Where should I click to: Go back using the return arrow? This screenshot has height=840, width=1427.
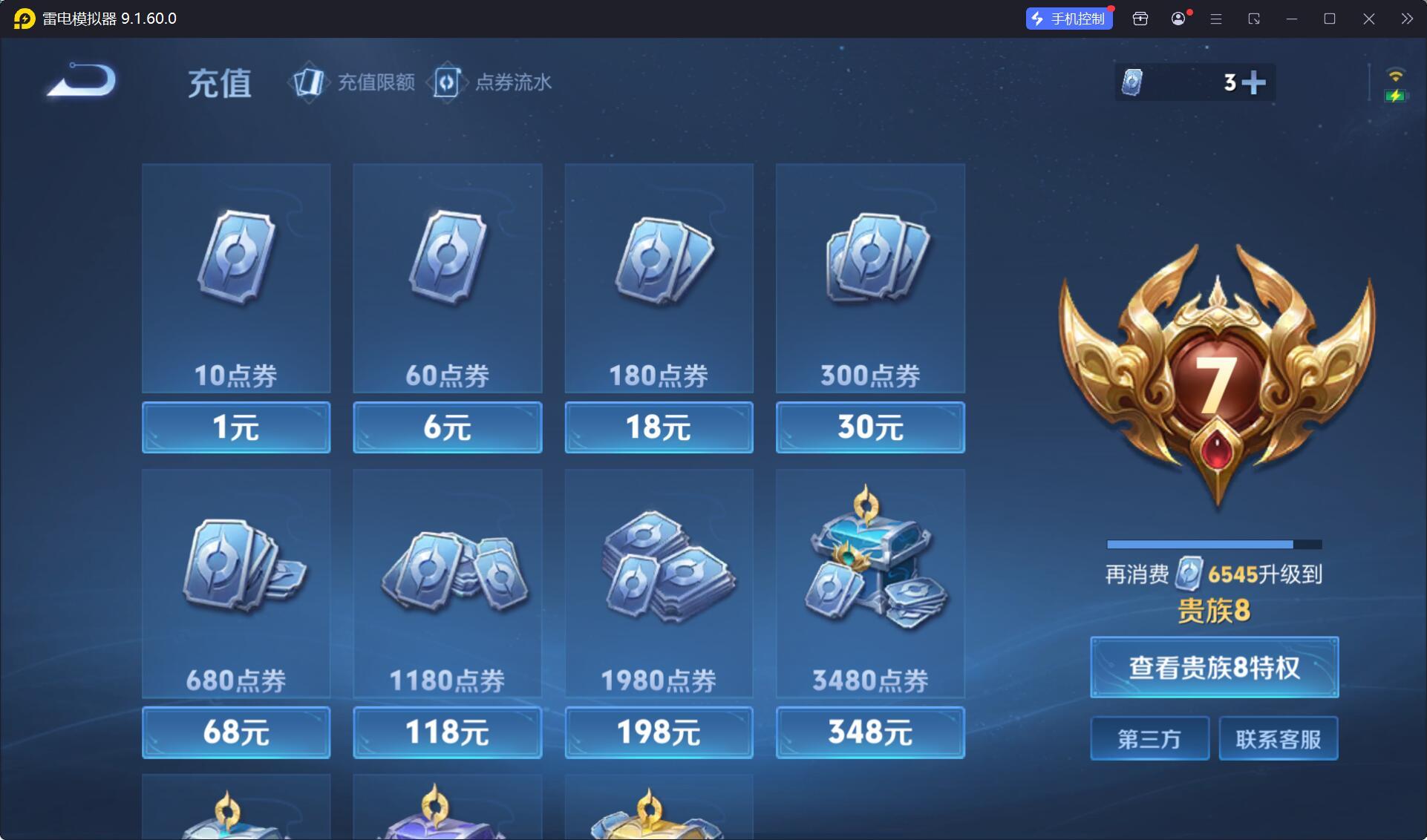82,80
